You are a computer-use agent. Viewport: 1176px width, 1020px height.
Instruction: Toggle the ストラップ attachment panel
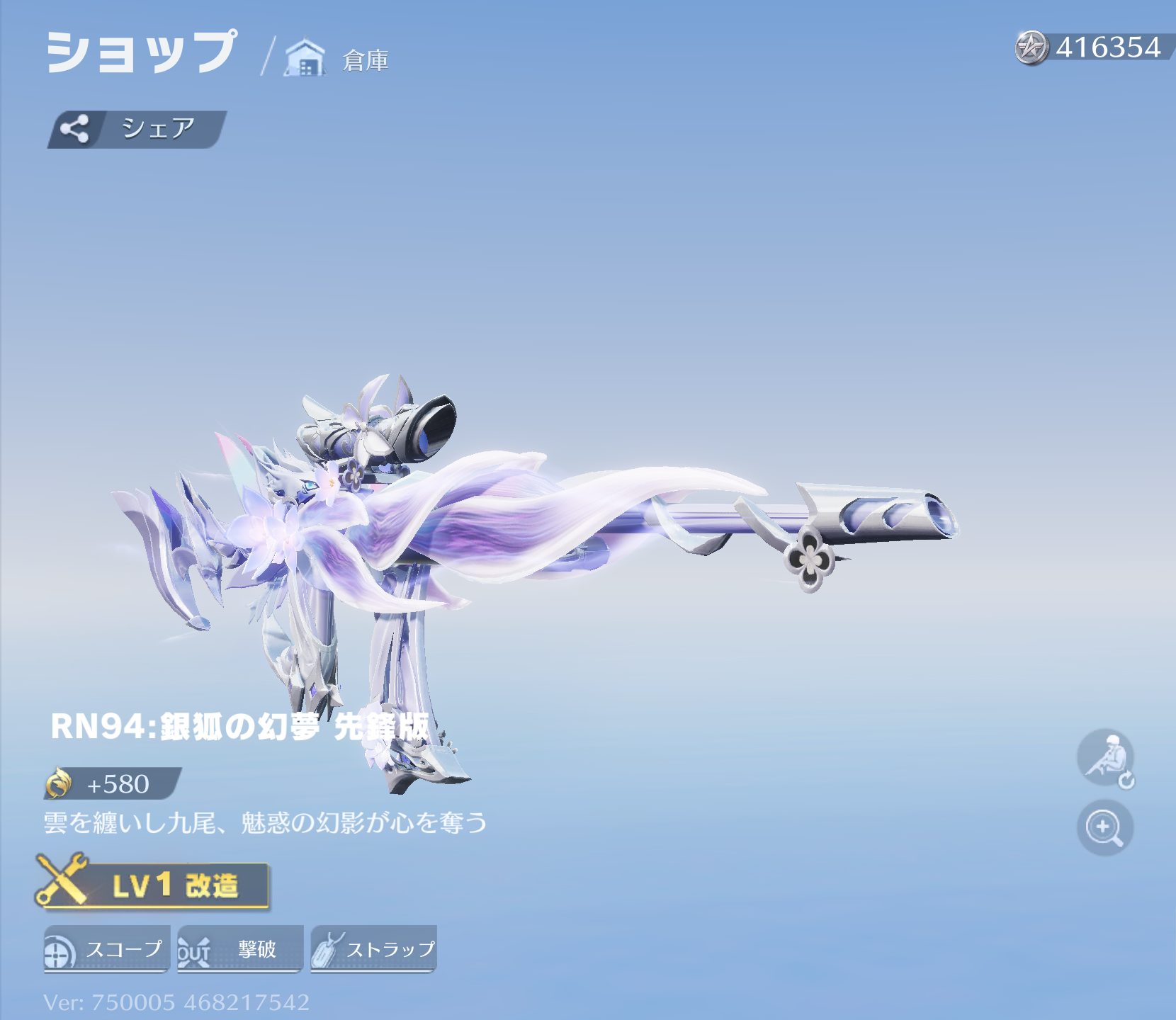point(373,947)
